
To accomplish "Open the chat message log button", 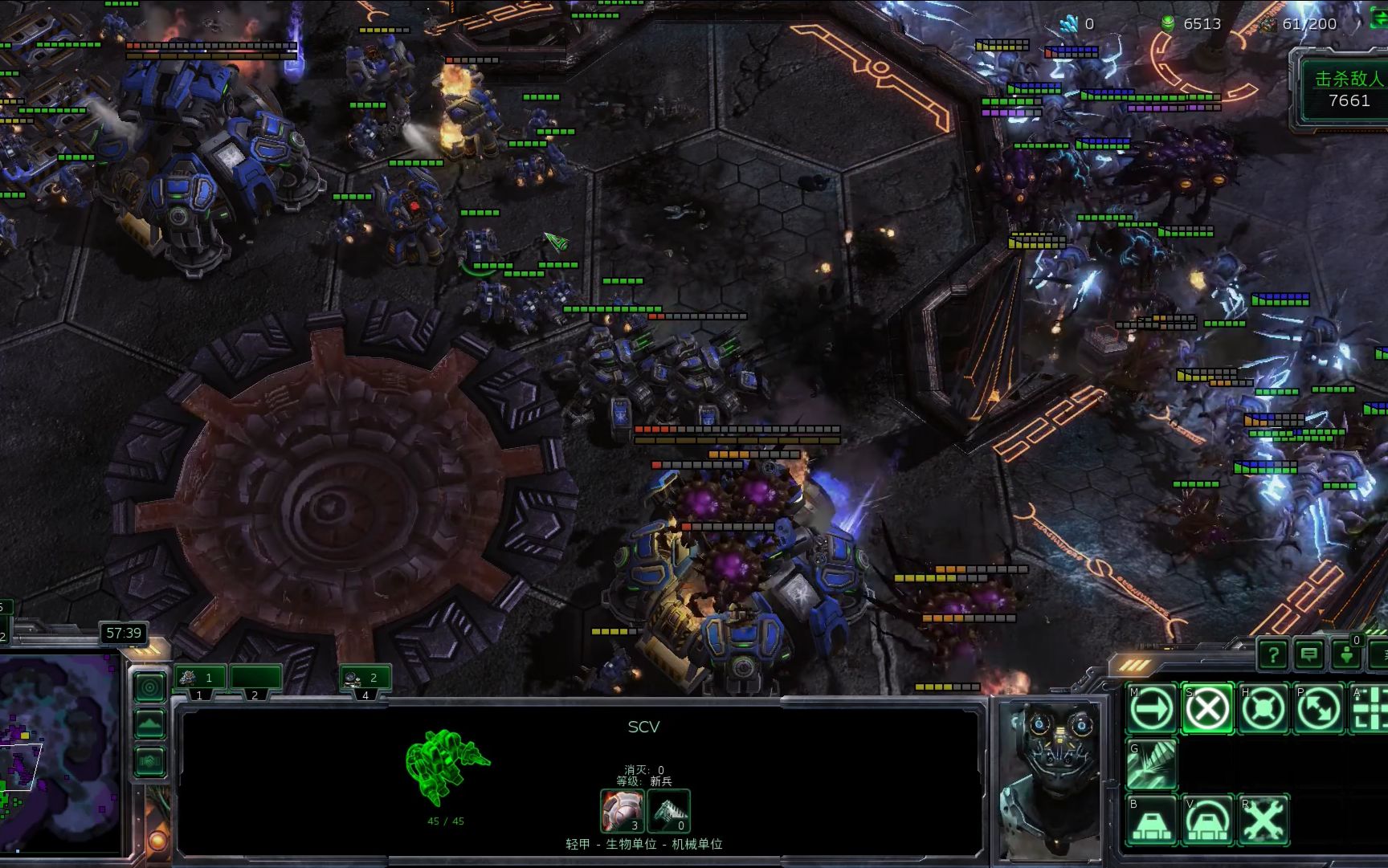I will (1309, 655).
